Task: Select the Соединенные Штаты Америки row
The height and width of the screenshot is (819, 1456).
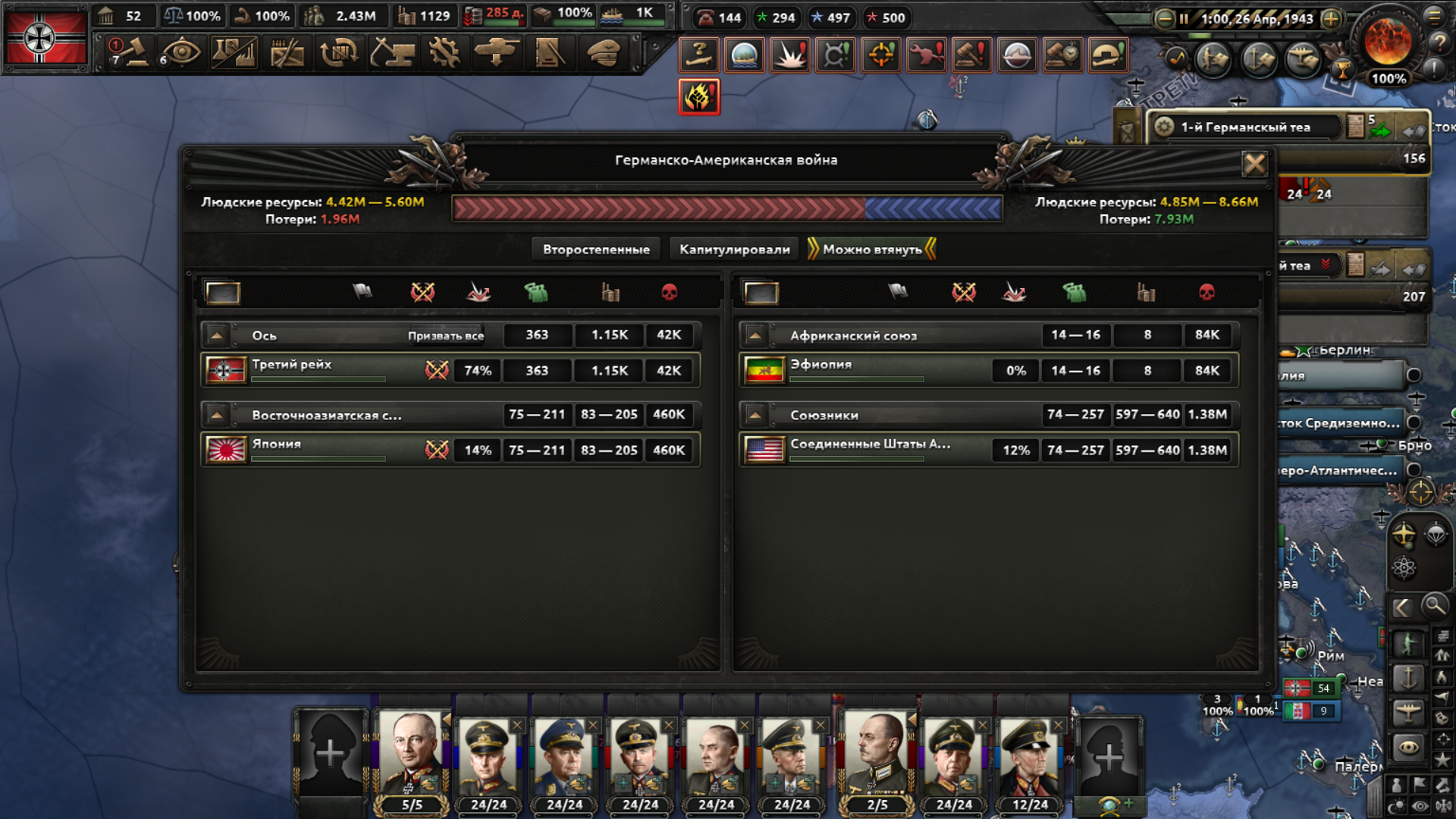Action: click(864, 450)
